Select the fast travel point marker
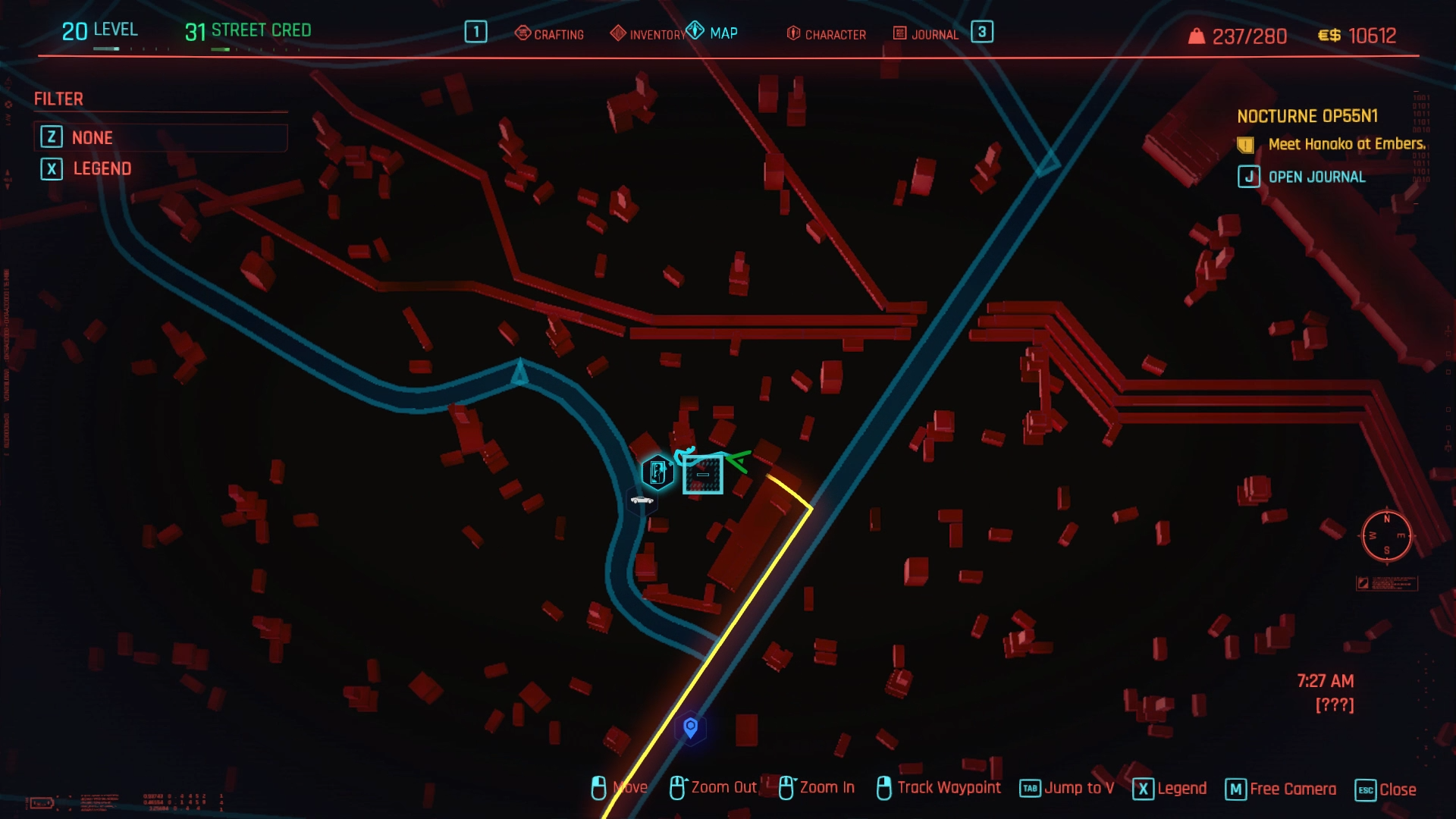 [x=657, y=472]
